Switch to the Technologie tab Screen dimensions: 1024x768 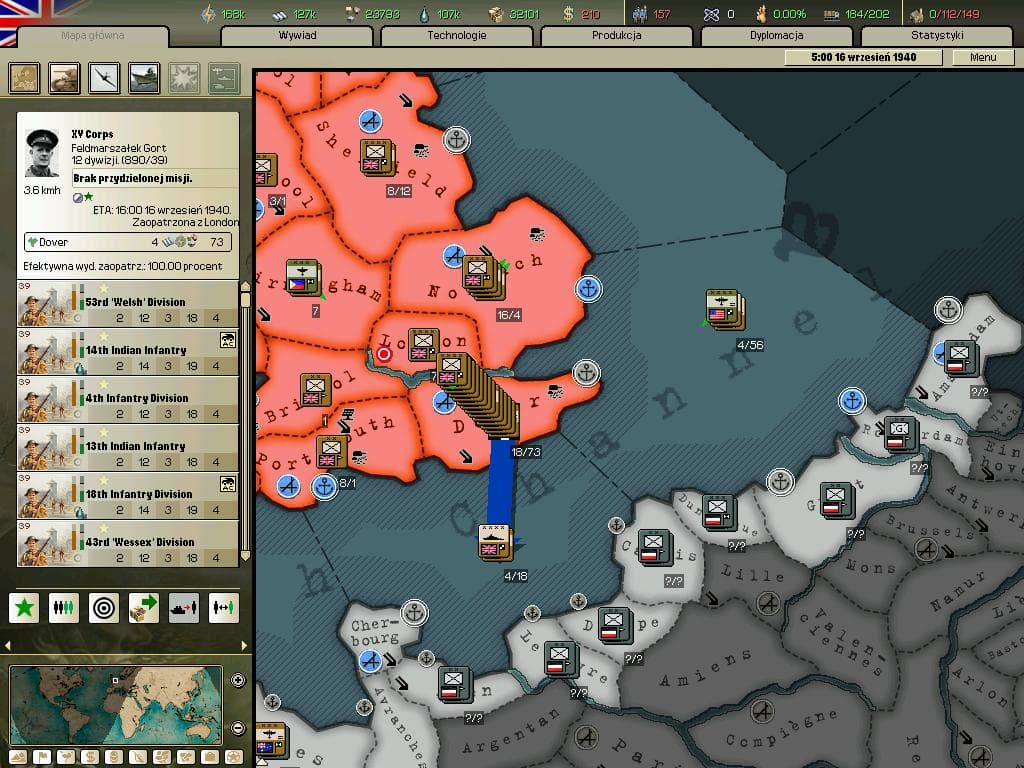tap(457, 36)
